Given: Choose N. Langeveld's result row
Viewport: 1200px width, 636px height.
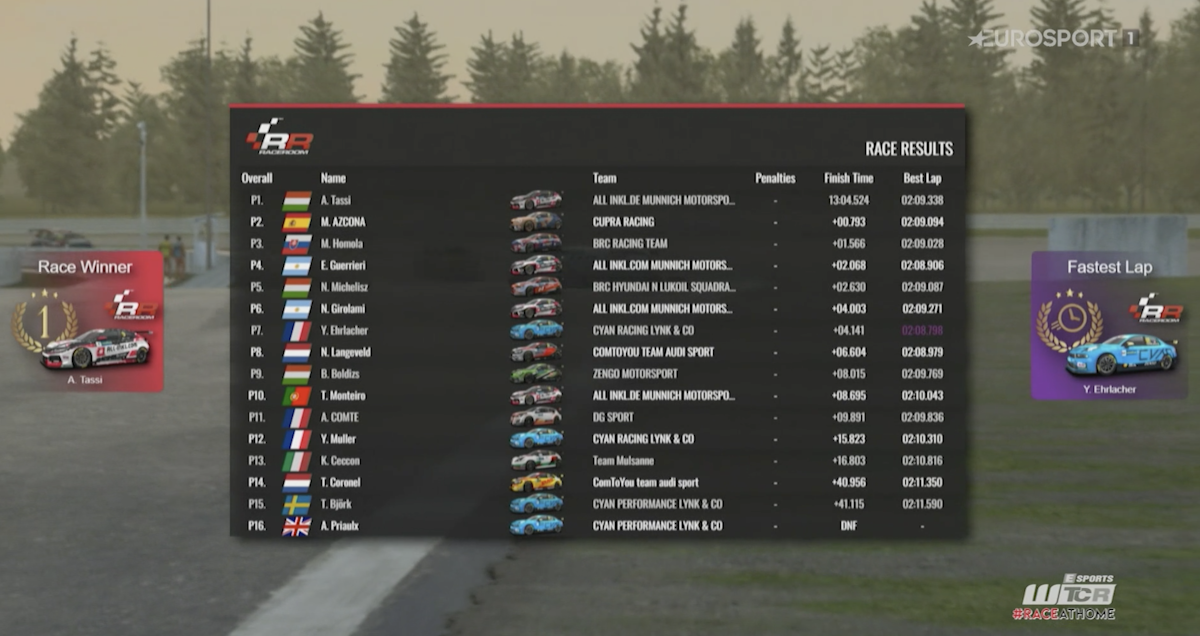Looking at the screenshot, I should pos(597,352).
